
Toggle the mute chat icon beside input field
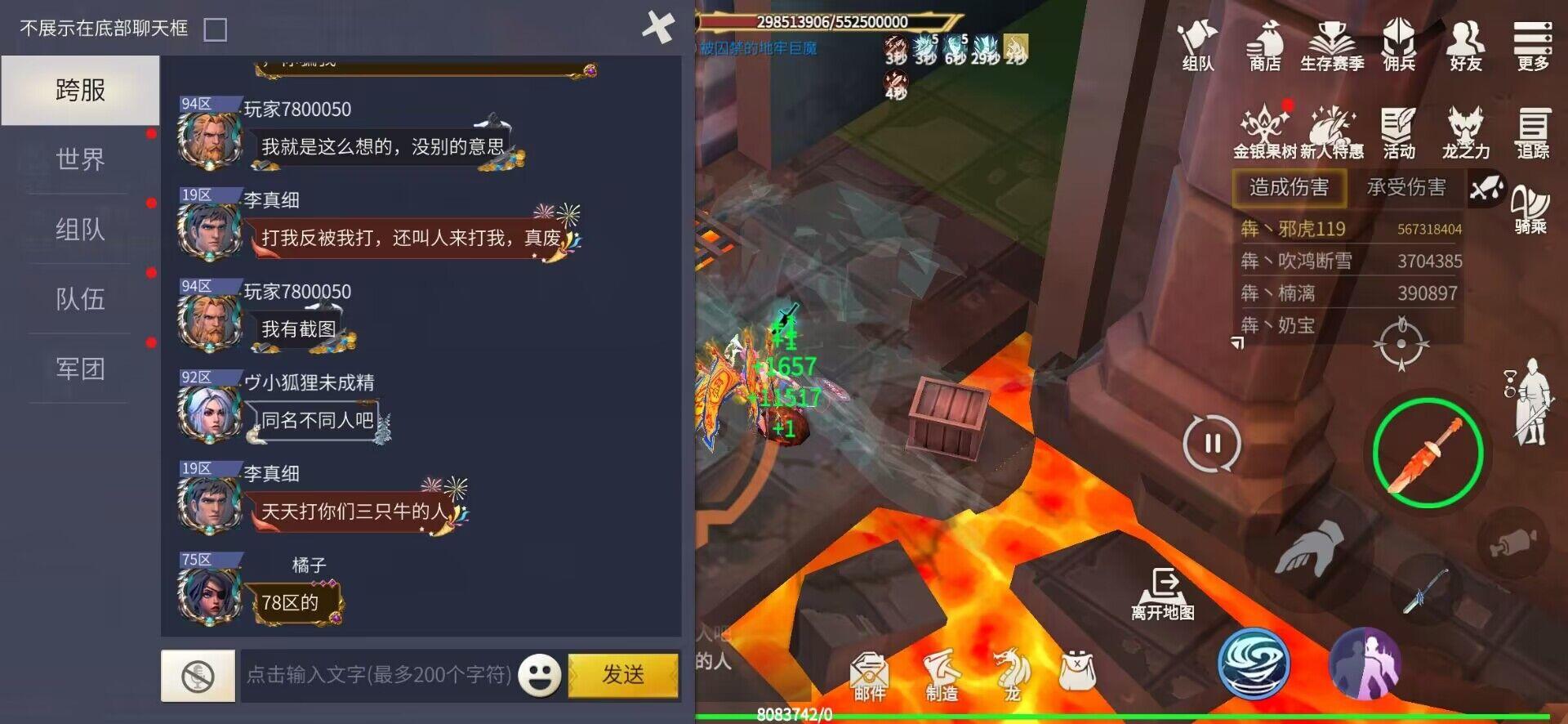(196, 675)
